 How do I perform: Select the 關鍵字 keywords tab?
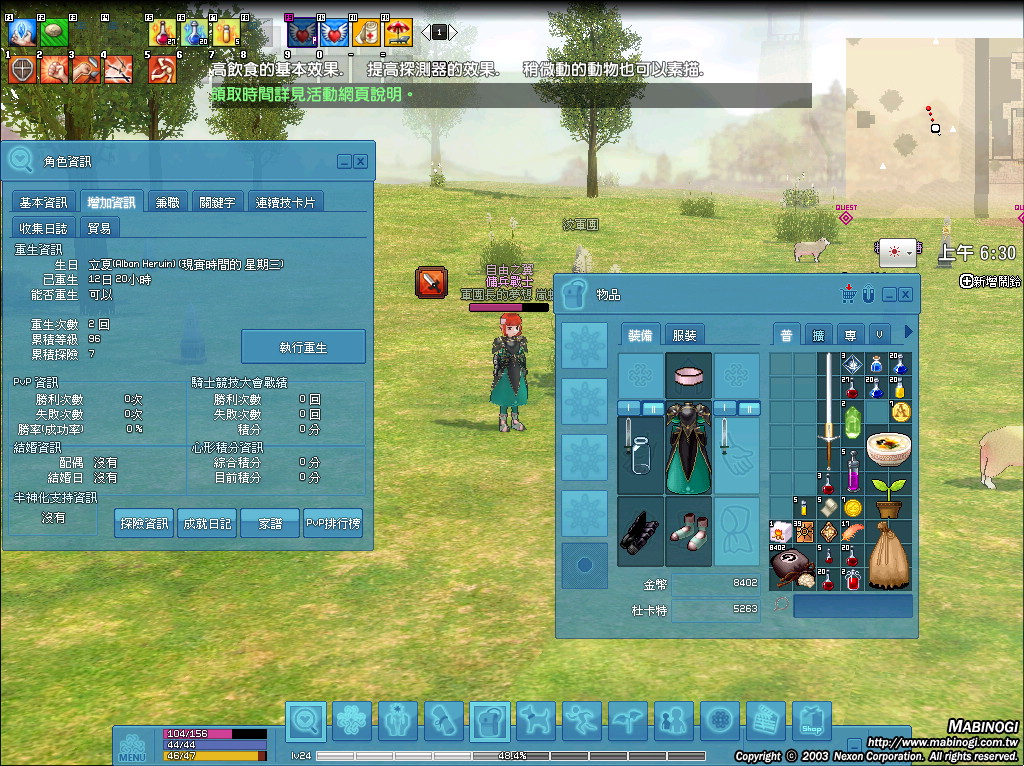tap(217, 202)
